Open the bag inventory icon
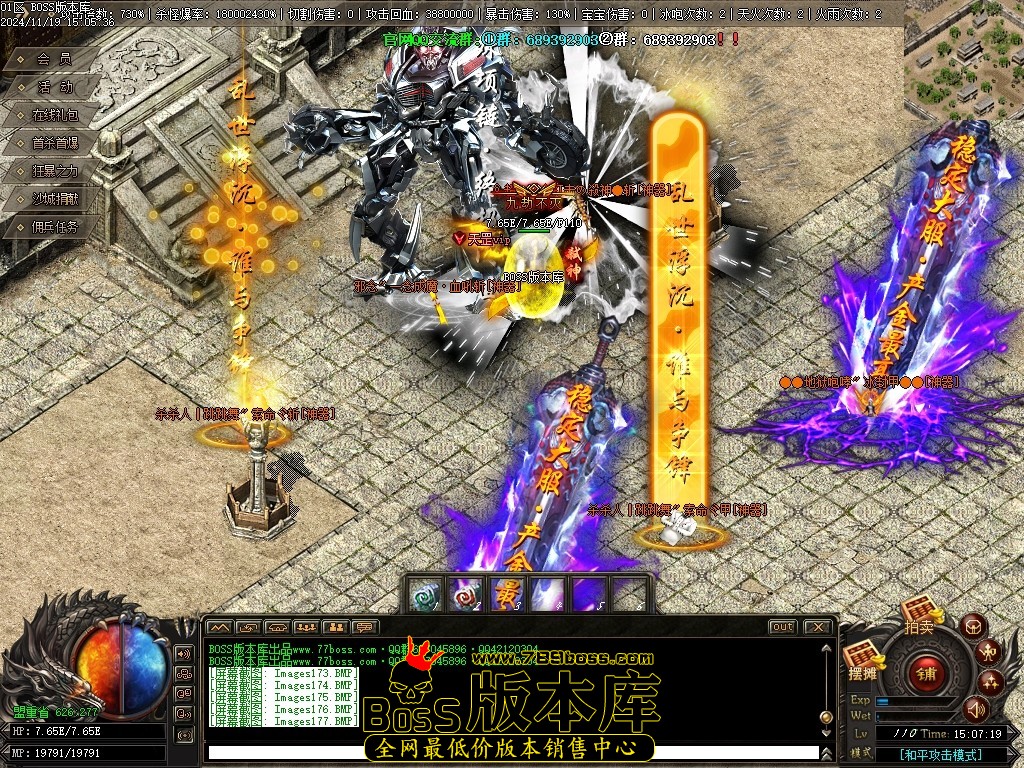1024x768 pixels. tap(973, 627)
